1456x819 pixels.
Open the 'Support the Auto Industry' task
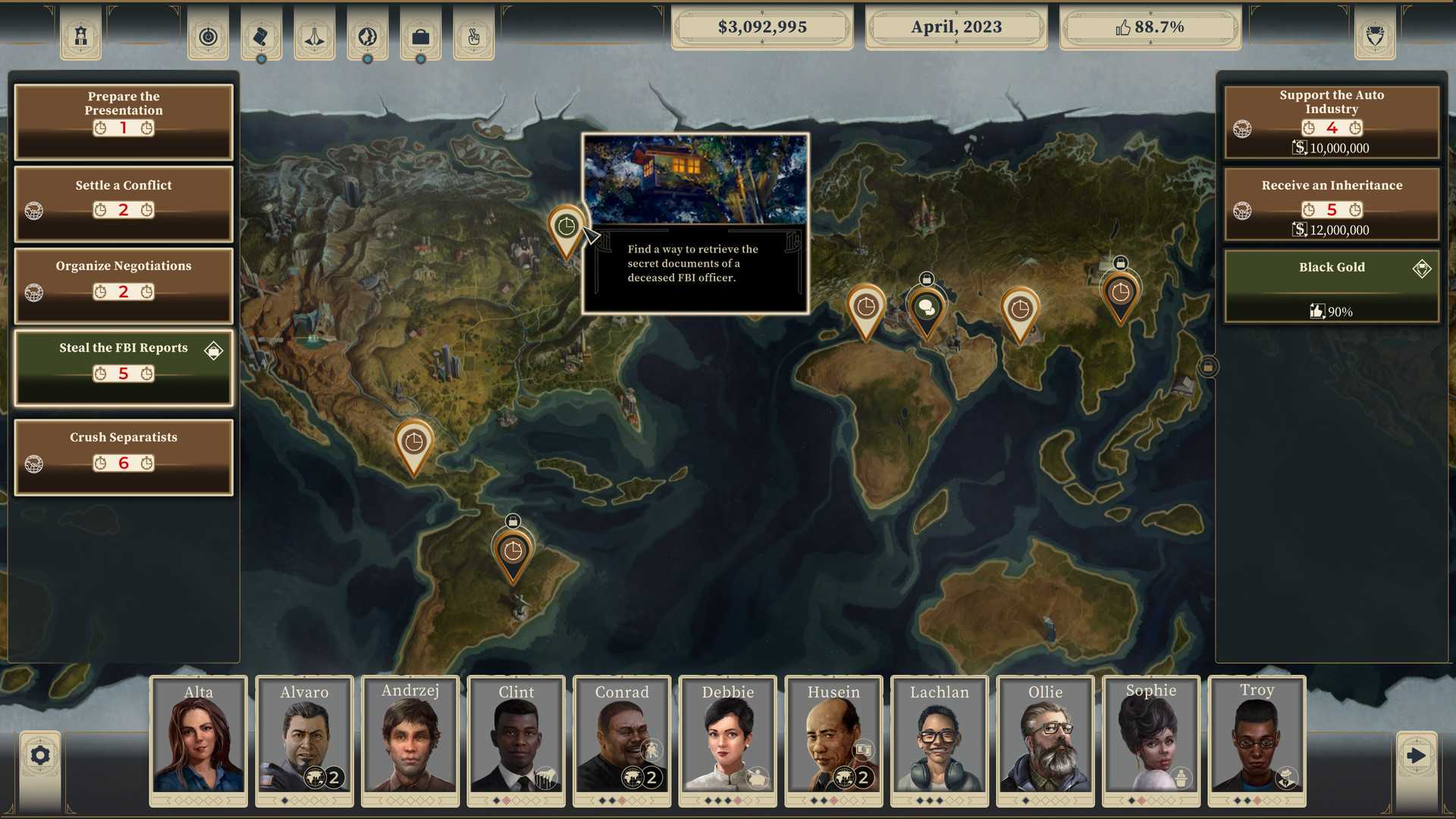point(1331,121)
